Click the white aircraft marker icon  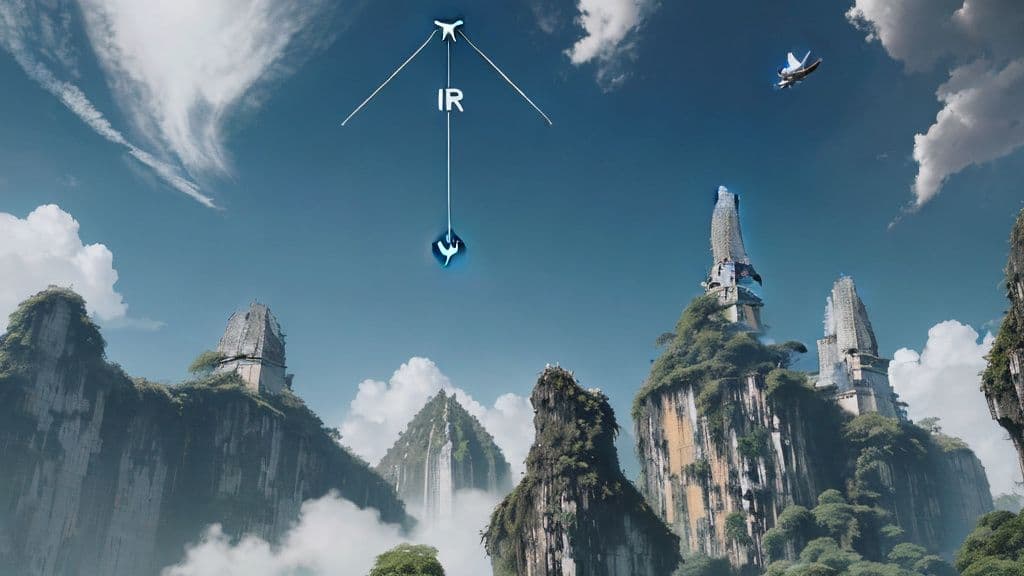(x=448, y=29)
